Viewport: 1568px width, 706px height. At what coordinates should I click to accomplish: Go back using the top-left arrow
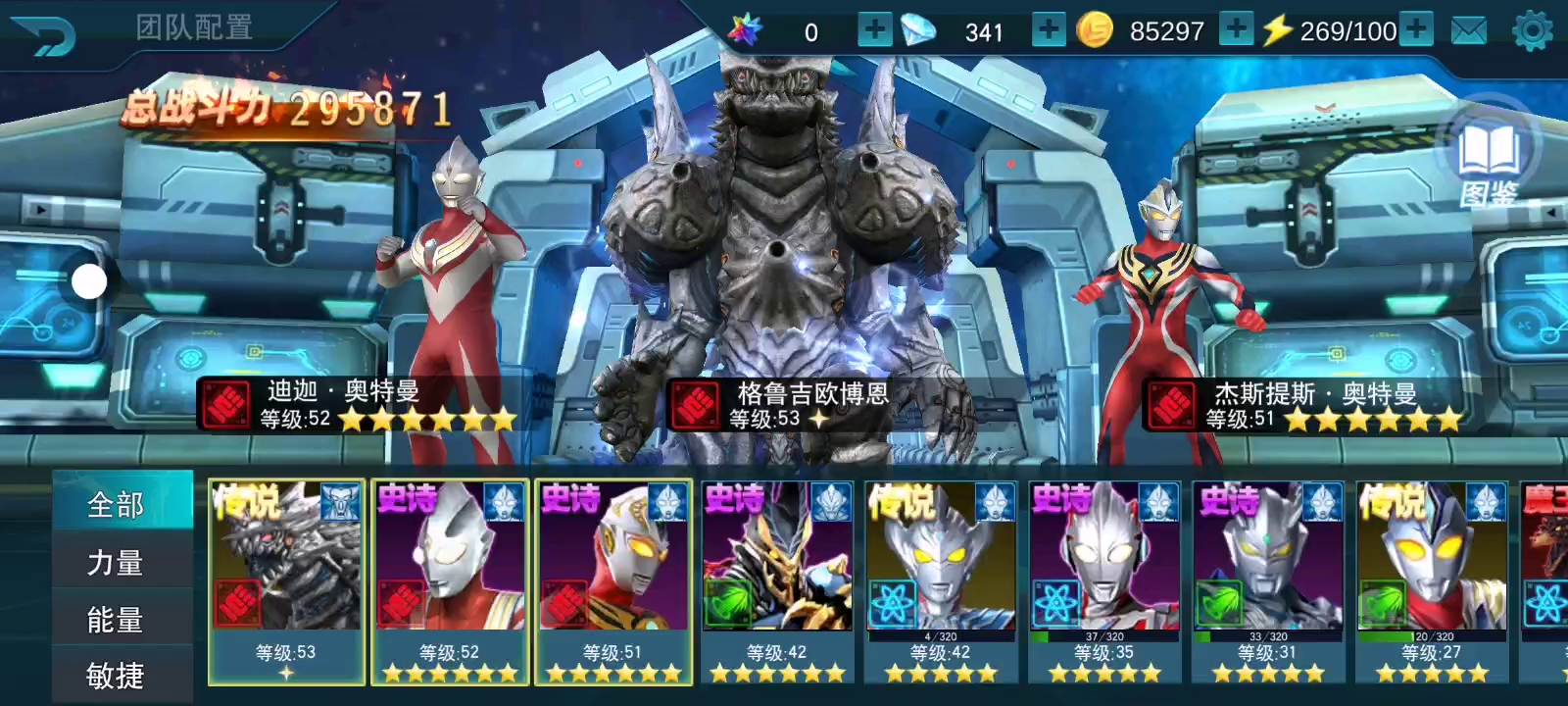click(44, 36)
